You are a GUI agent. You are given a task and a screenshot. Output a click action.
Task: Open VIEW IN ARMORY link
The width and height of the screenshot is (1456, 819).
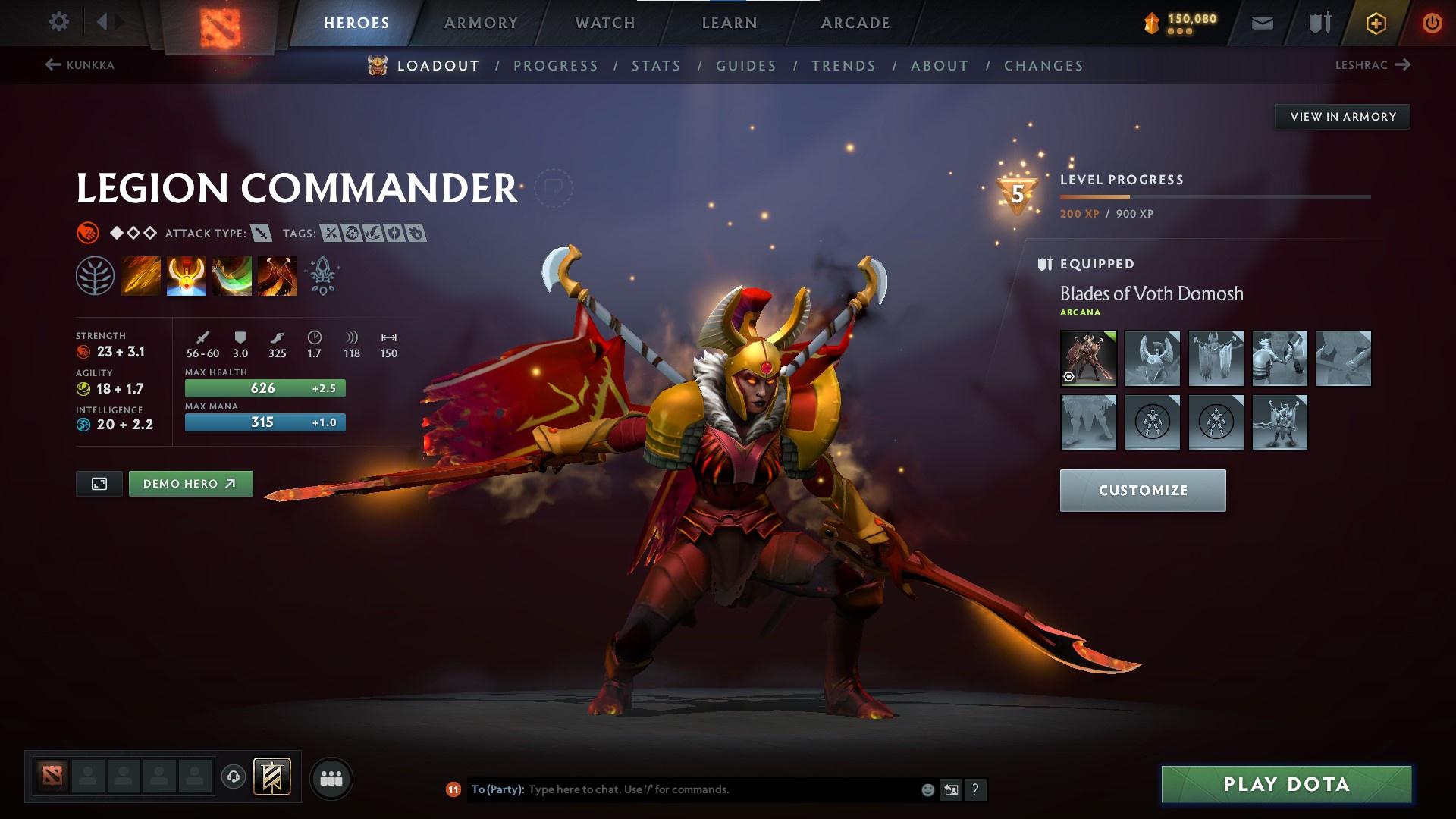pyautogui.click(x=1343, y=116)
